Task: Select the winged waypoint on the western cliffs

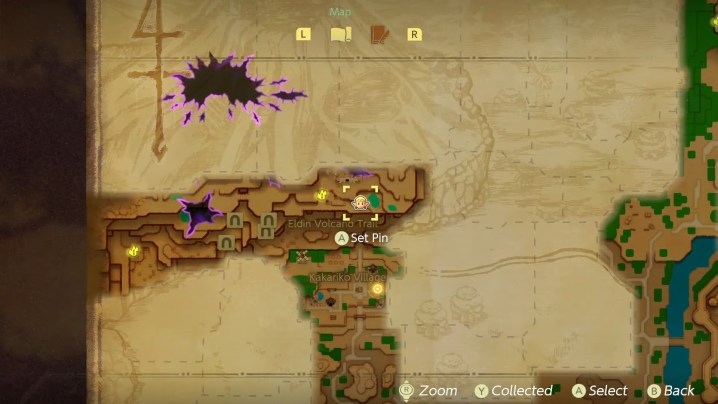Action: click(132, 252)
